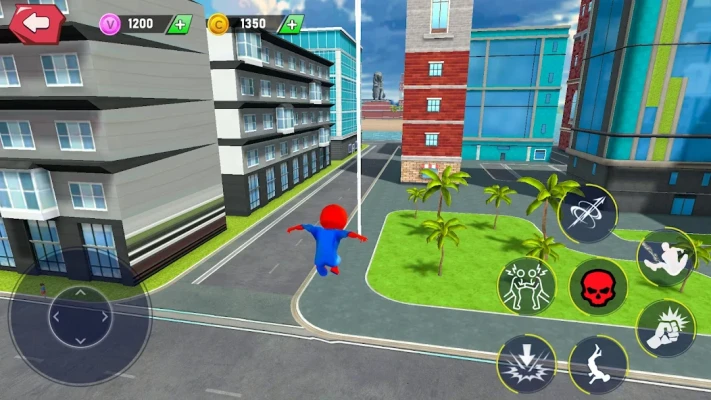Tap the dive flip action button
Image resolution: width=711 pixels, height=400 pixels.
[x=598, y=363]
